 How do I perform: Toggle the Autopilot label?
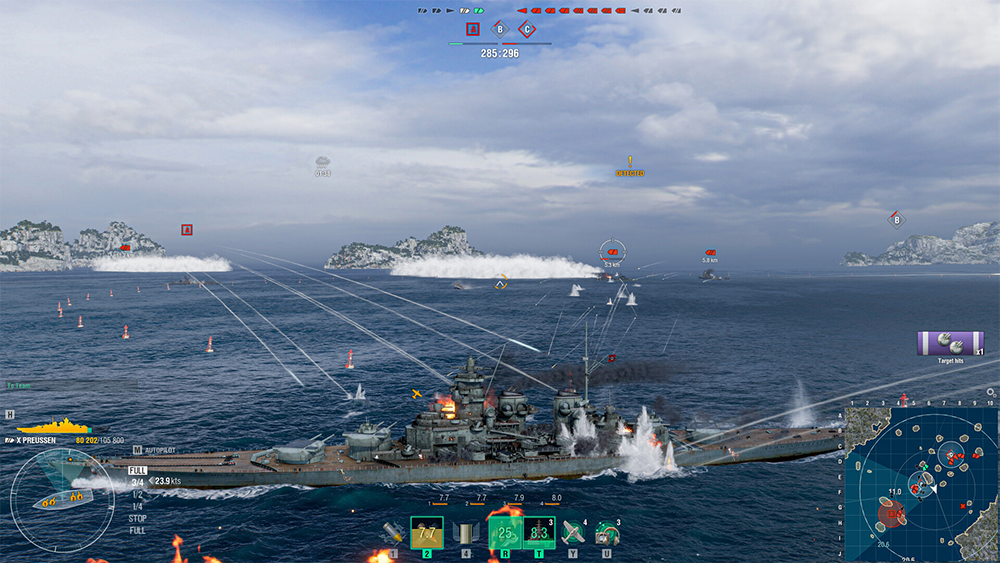coord(158,450)
